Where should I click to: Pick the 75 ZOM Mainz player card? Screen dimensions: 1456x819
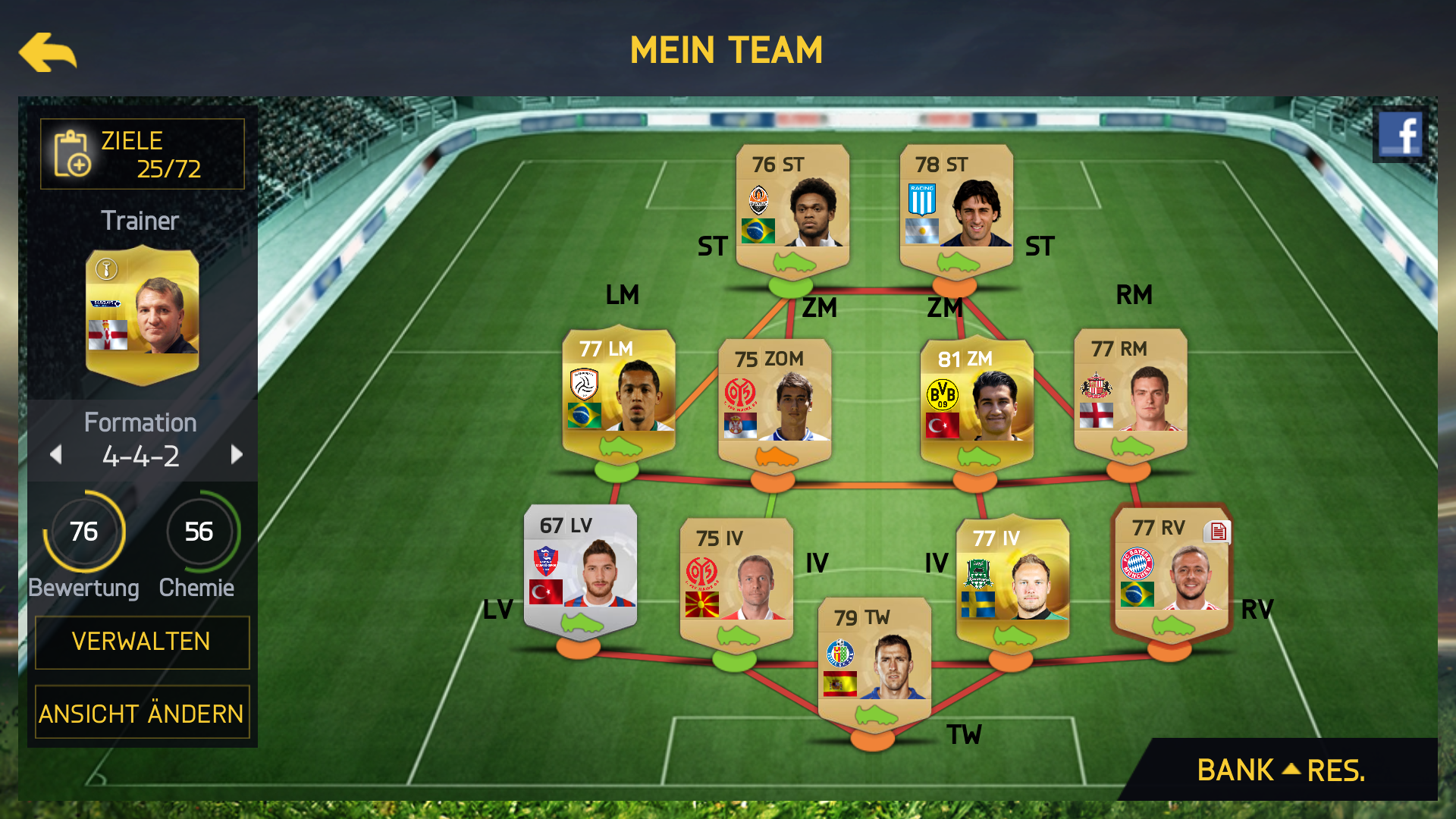(775, 402)
